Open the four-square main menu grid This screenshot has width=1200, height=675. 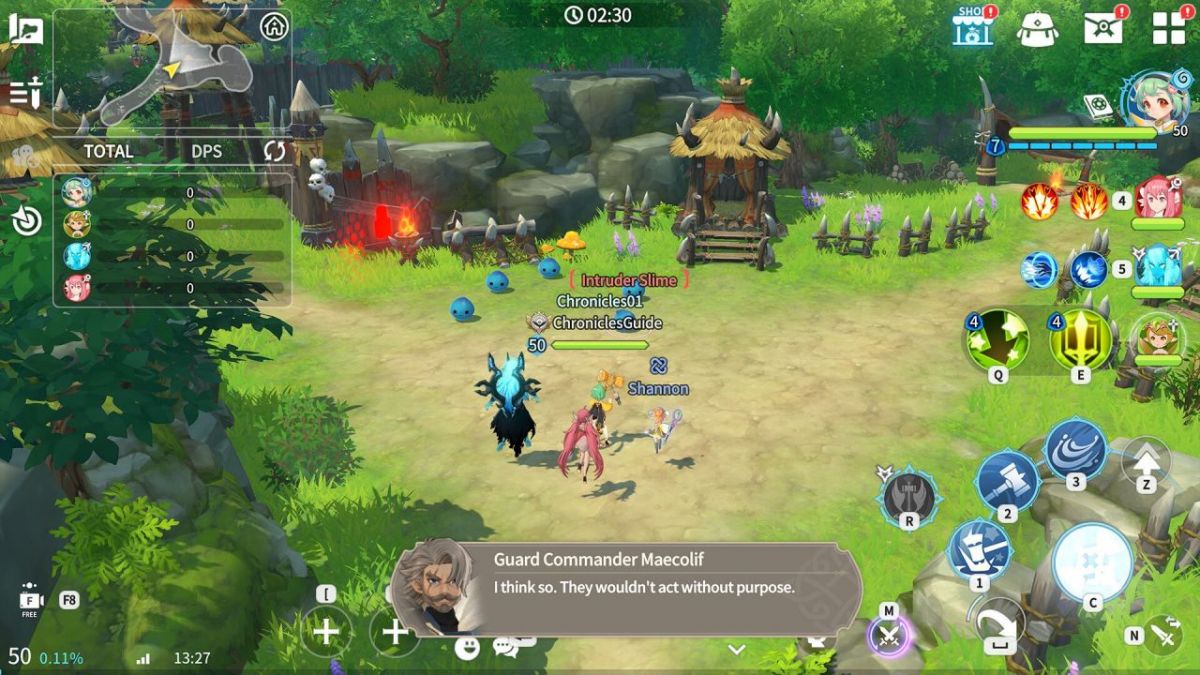click(x=1168, y=27)
